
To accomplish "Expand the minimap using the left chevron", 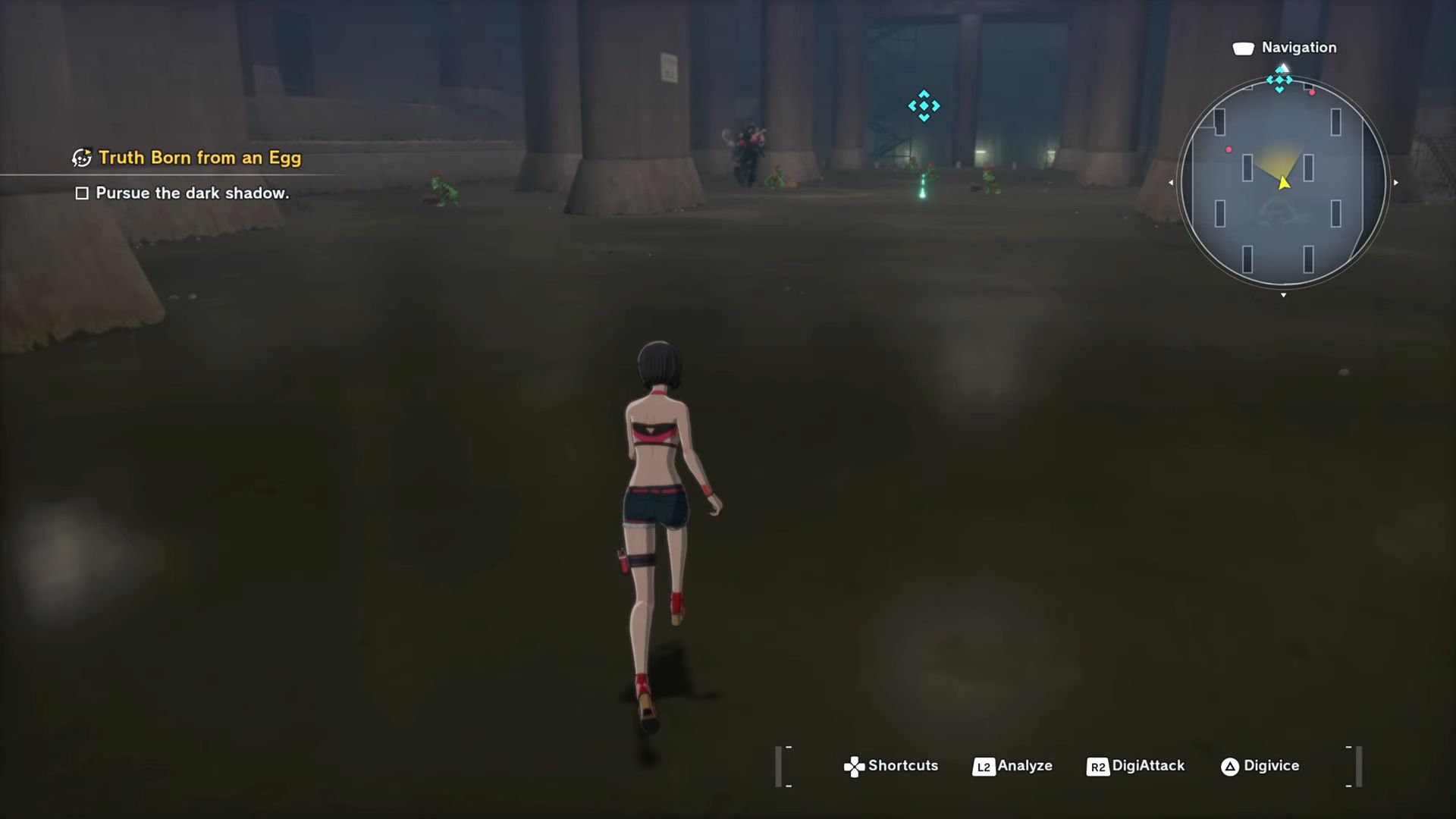I will point(1169,182).
